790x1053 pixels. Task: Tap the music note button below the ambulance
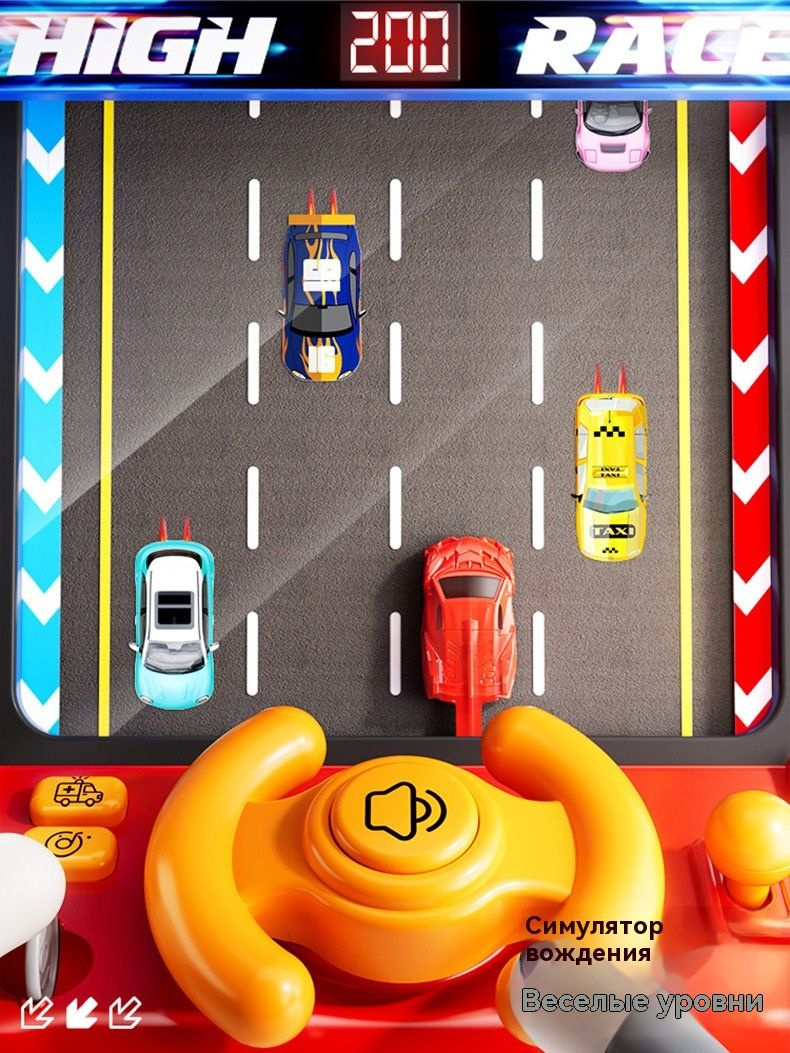point(70,848)
